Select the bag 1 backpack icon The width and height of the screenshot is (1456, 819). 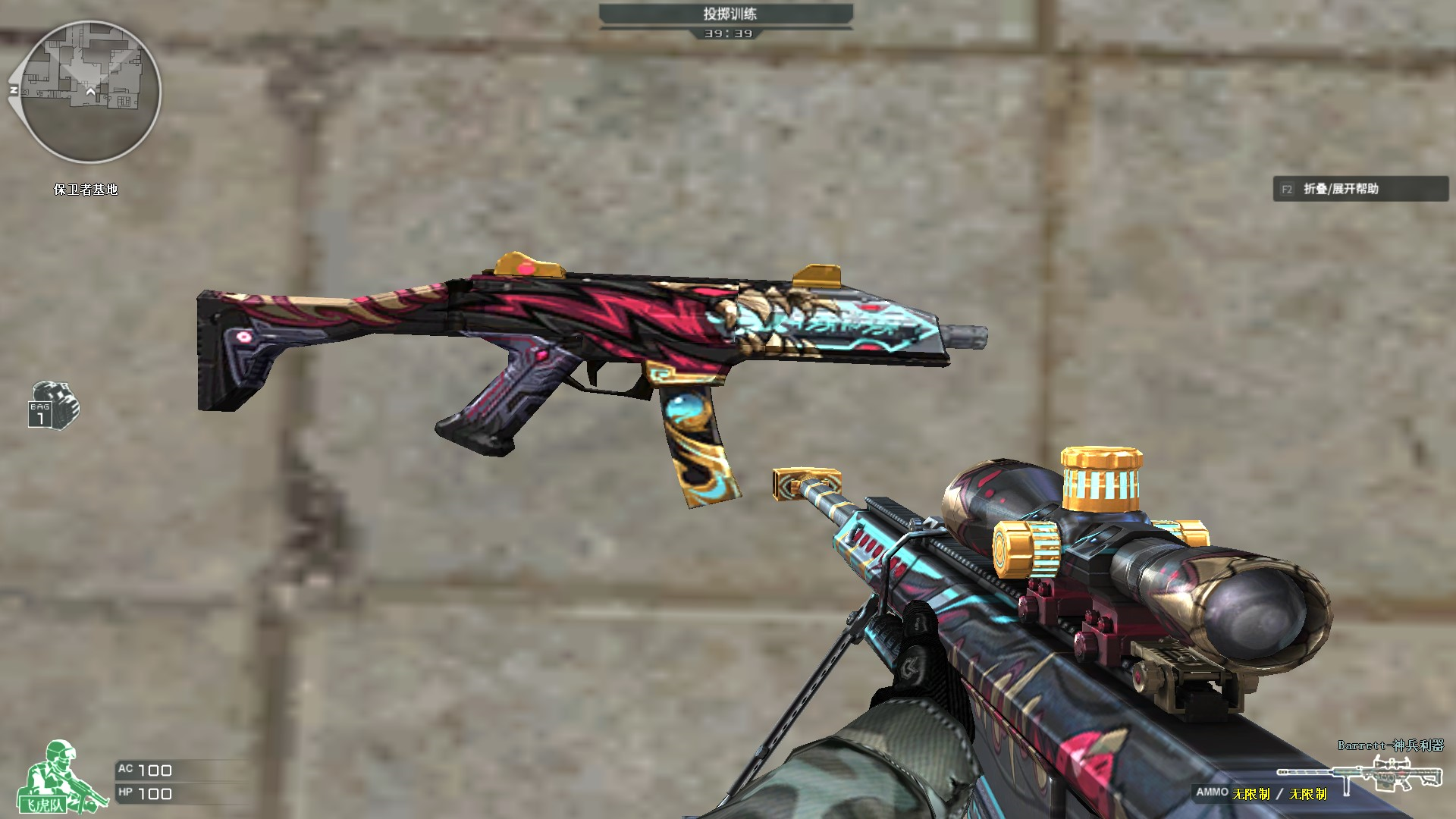click(x=53, y=405)
